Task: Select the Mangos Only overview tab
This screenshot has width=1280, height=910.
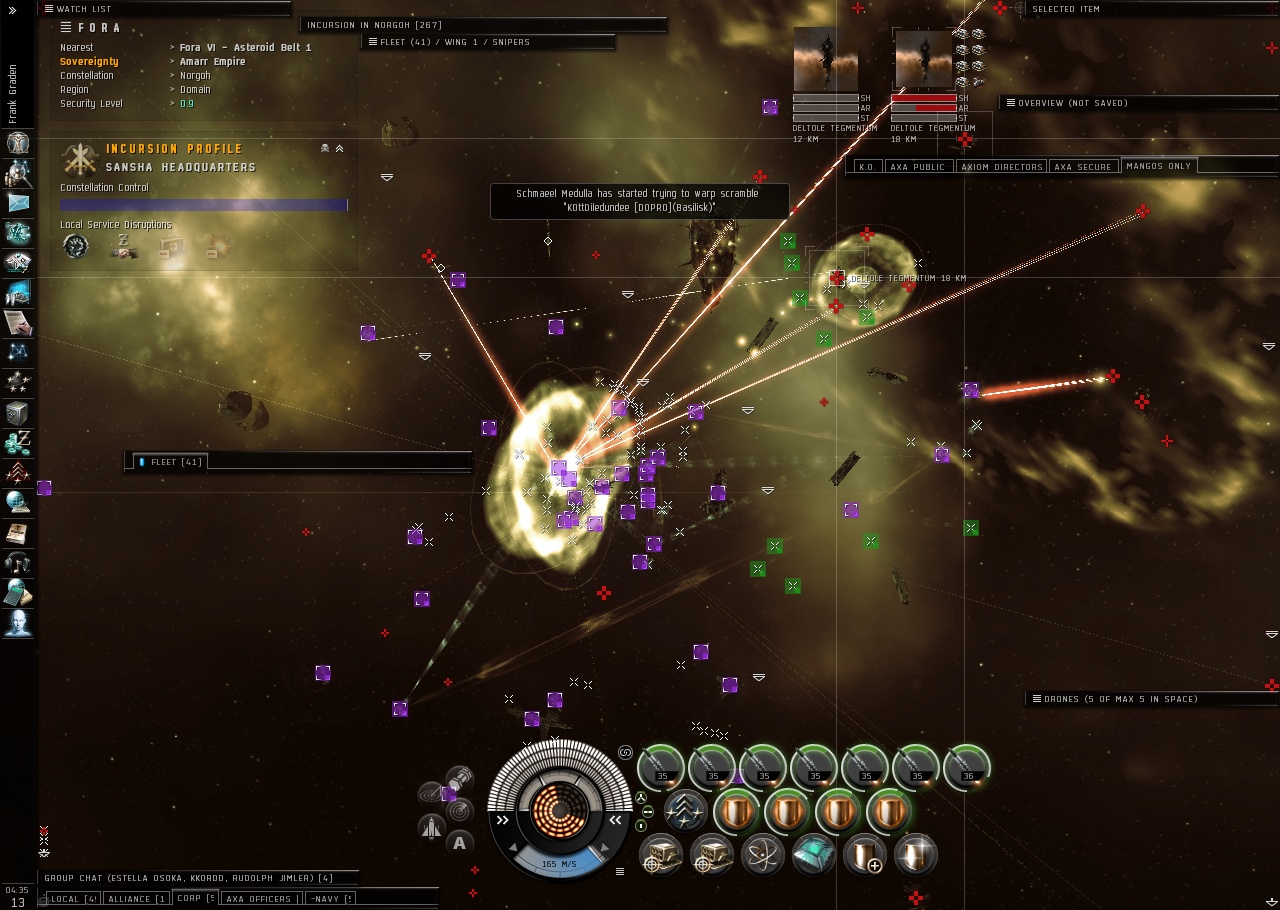Action: point(1158,166)
